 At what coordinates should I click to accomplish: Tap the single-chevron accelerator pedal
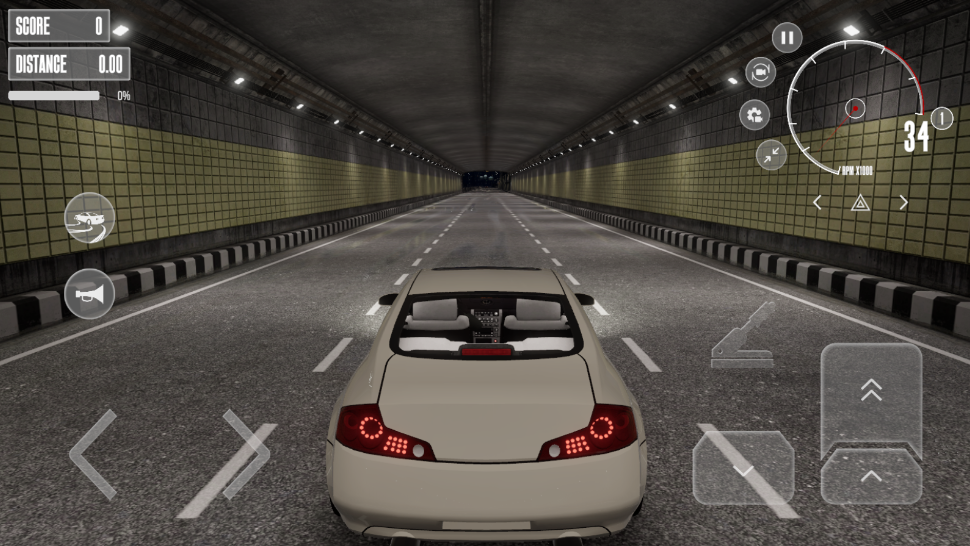(x=871, y=477)
